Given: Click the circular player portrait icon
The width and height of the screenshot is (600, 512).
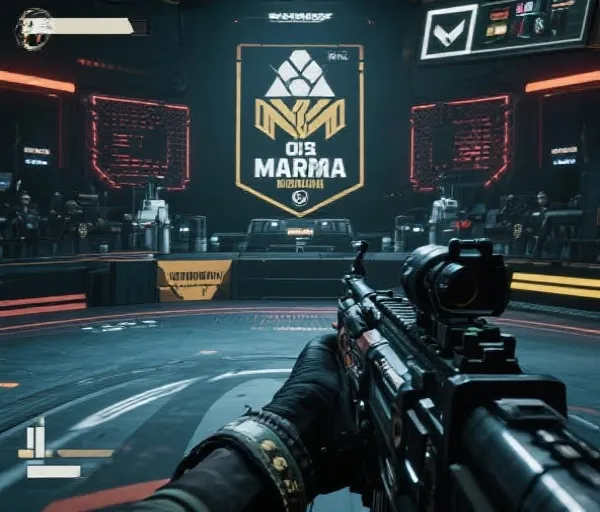Looking at the screenshot, I should 34,28.
